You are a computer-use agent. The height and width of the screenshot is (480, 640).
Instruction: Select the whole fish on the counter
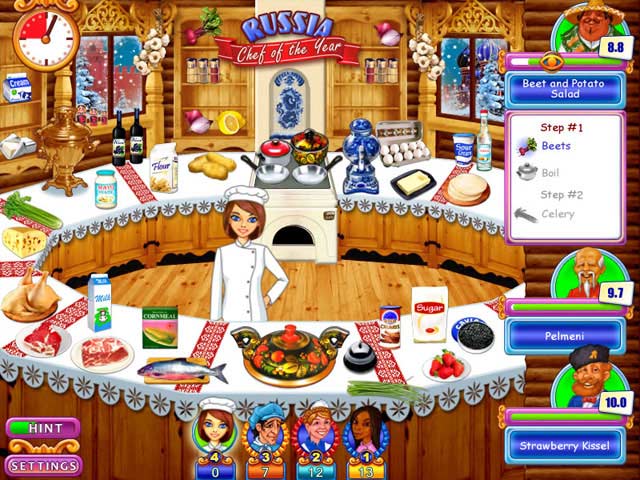[x=181, y=370]
